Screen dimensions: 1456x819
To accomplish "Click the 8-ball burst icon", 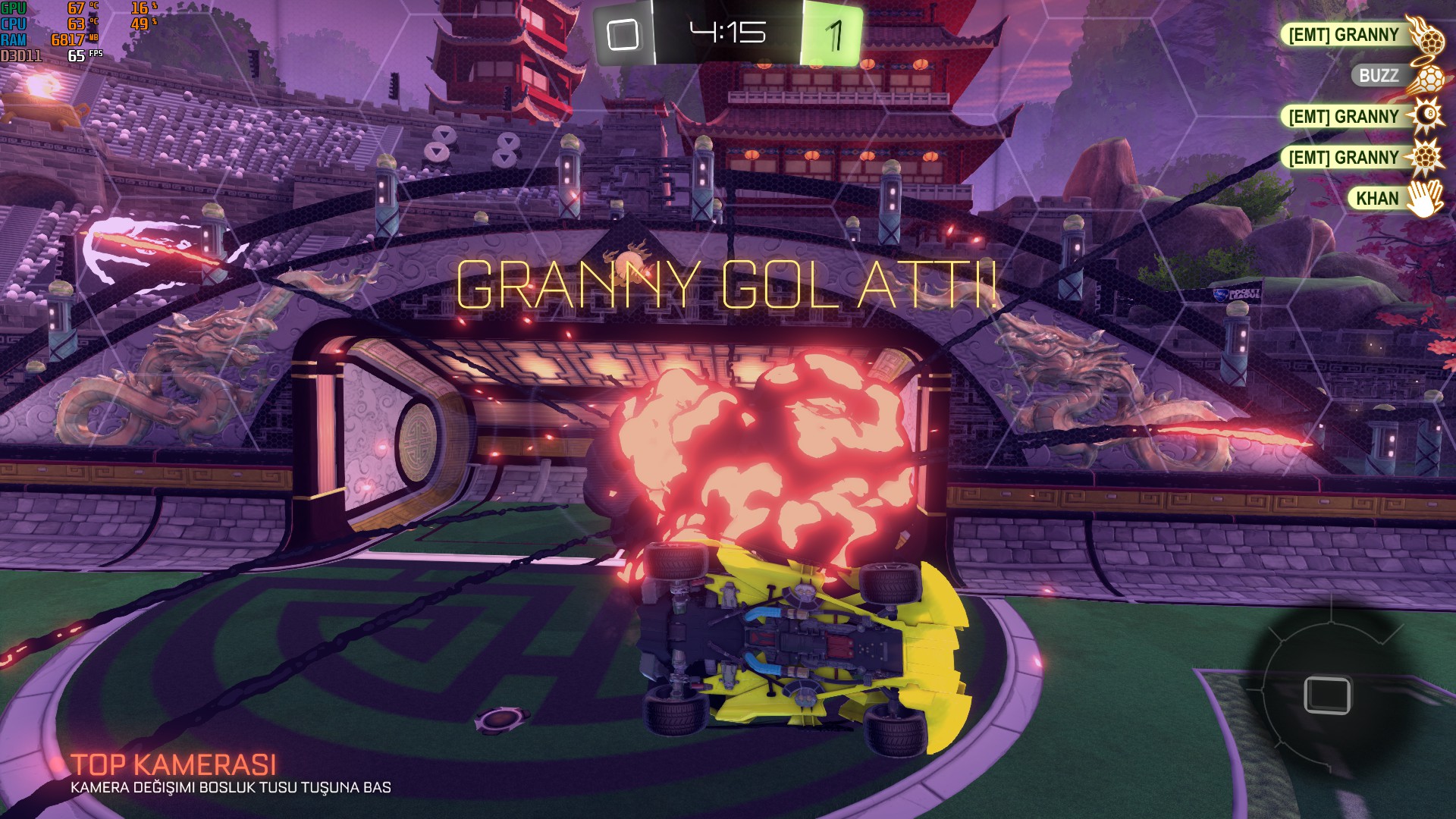I will point(1426,116).
